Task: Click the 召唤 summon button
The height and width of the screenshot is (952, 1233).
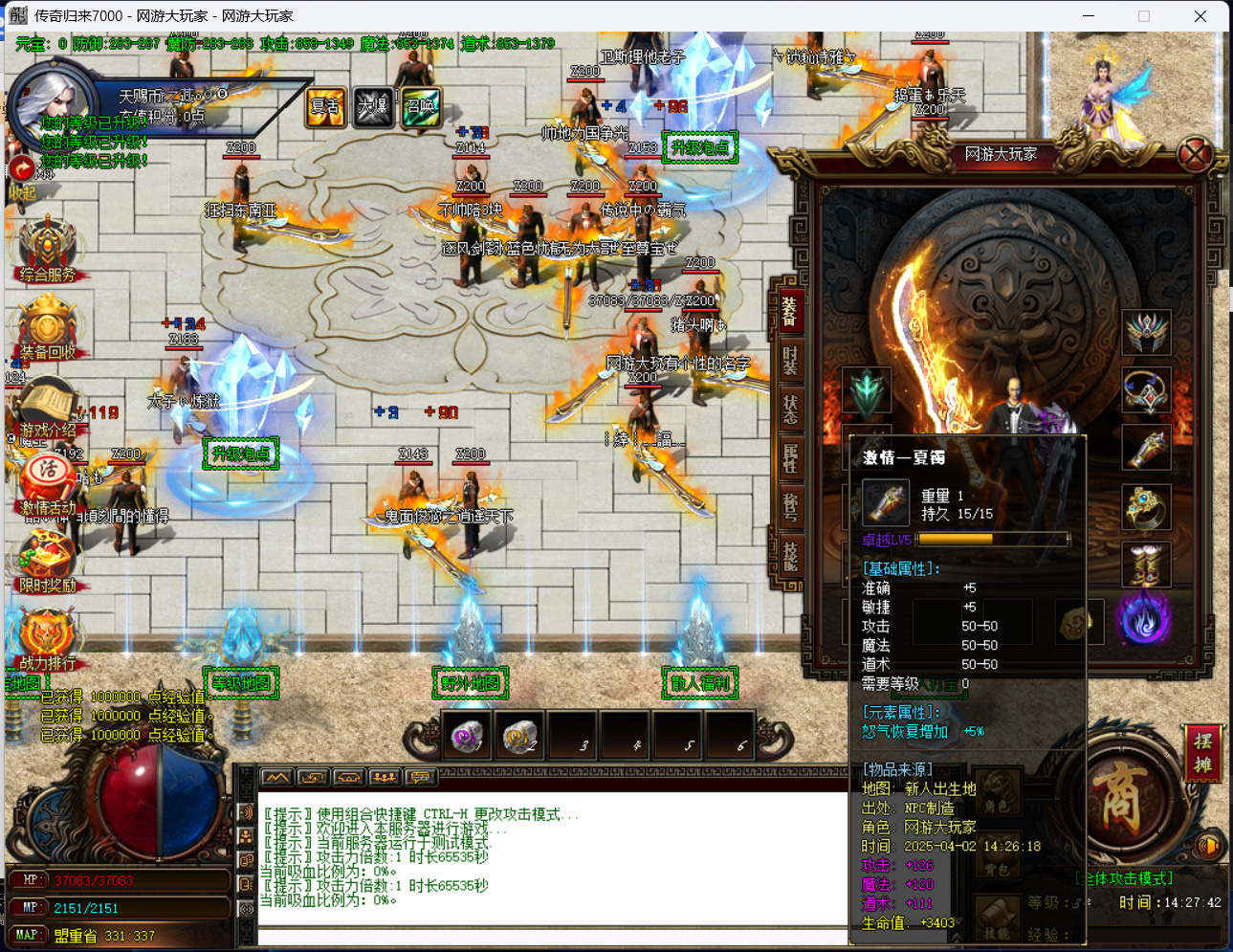Action: [x=420, y=106]
